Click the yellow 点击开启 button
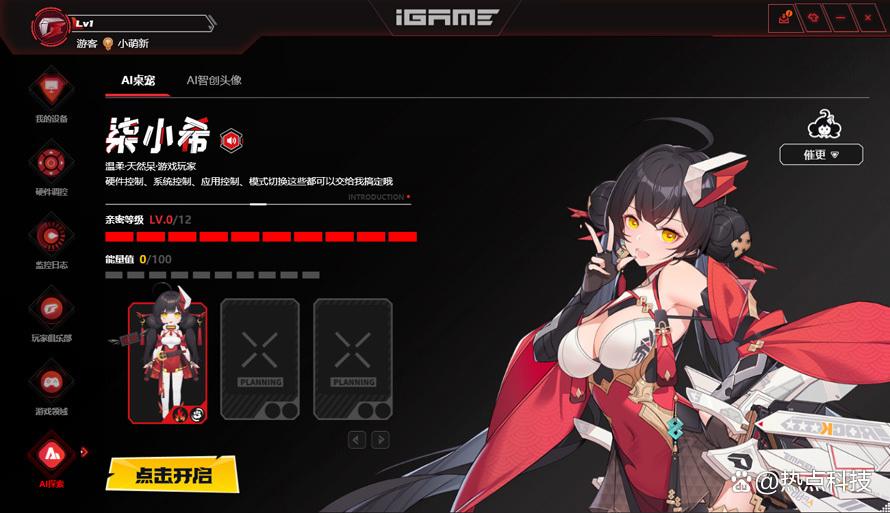The height and width of the screenshot is (513, 890). point(173,473)
